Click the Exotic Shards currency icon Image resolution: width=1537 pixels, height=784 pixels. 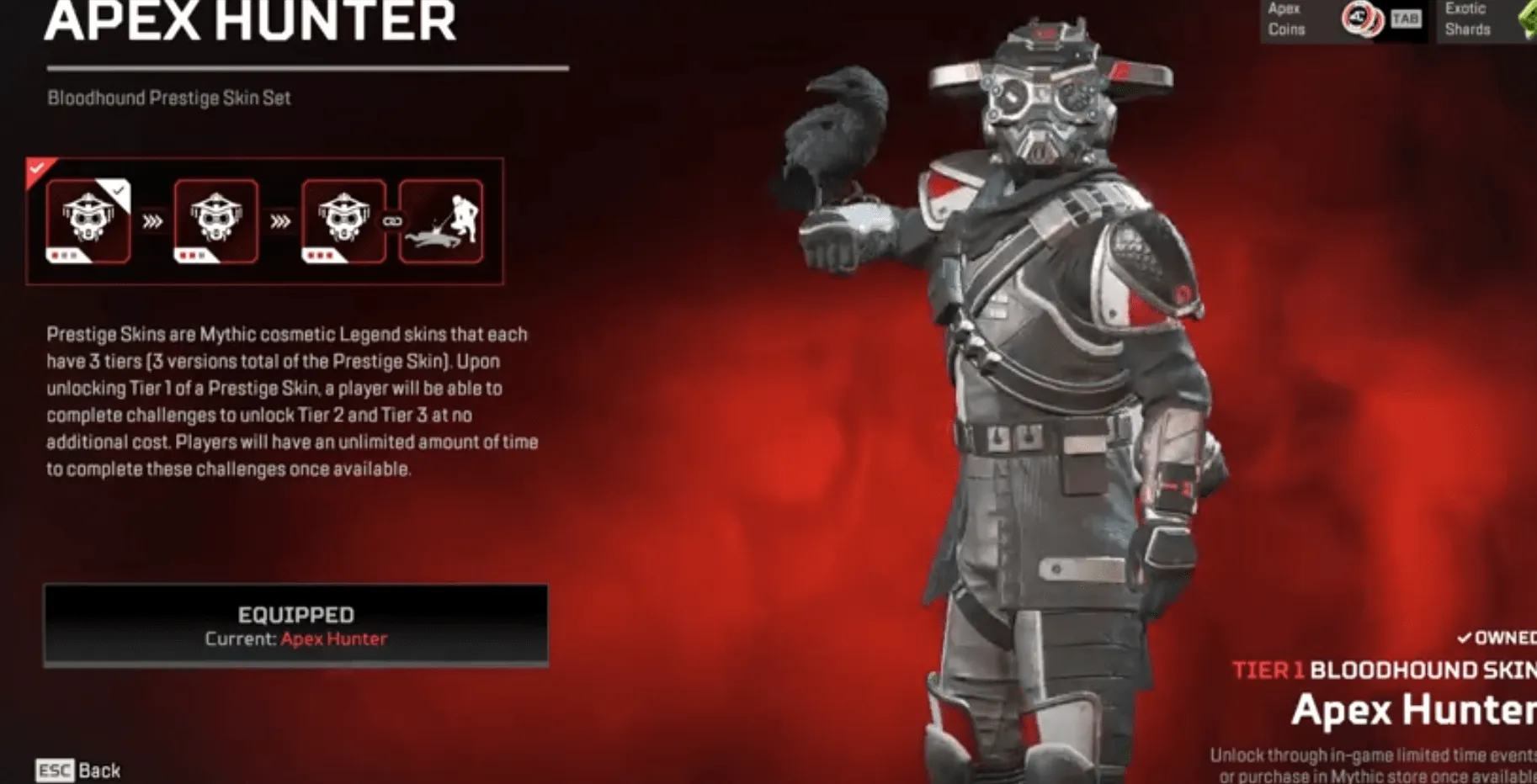(x=1529, y=19)
